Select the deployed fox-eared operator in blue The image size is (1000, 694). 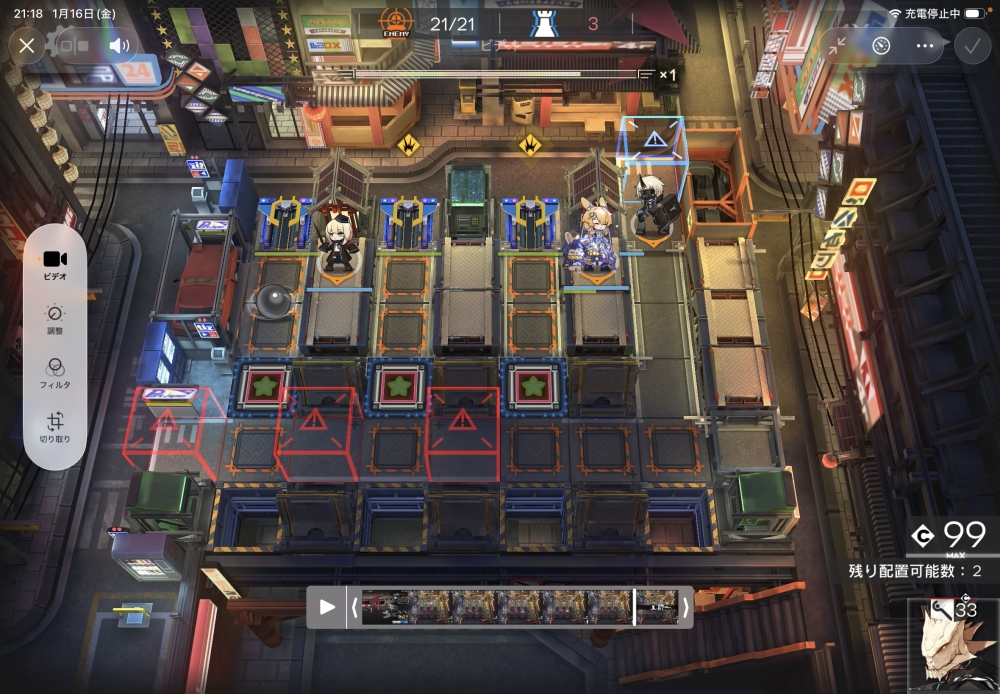[594, 238]
